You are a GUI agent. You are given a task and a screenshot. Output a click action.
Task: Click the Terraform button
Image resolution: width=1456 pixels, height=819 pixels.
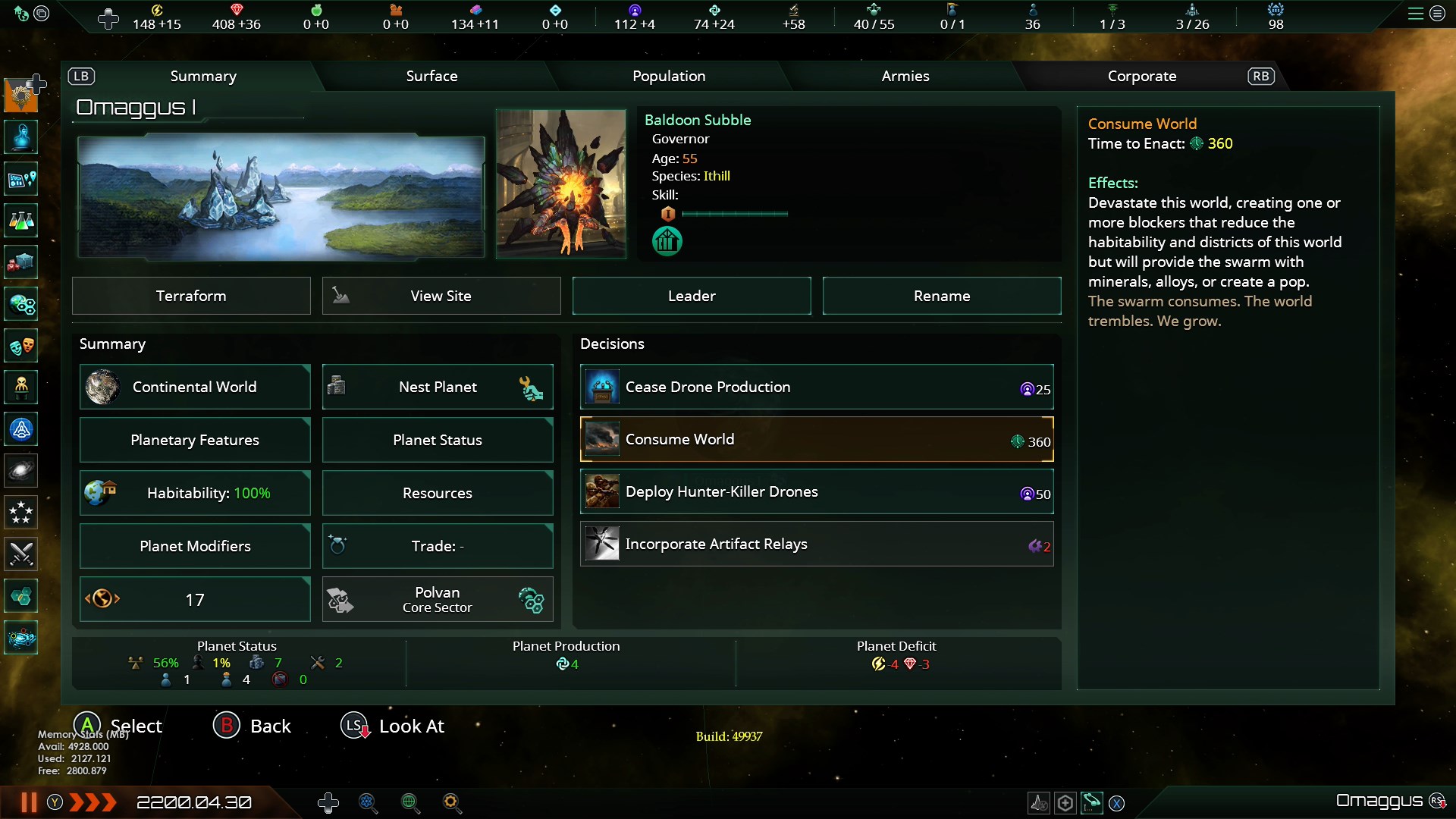point(191,296)
